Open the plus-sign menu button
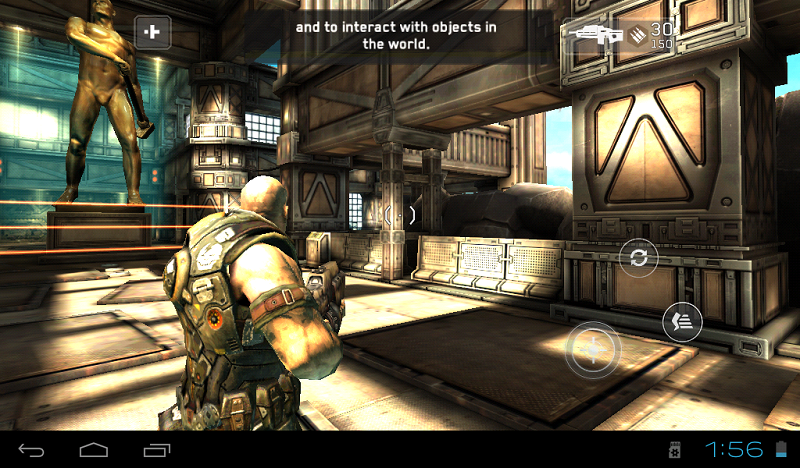Viewport: 800px width, 468px height. coord(153,33)
